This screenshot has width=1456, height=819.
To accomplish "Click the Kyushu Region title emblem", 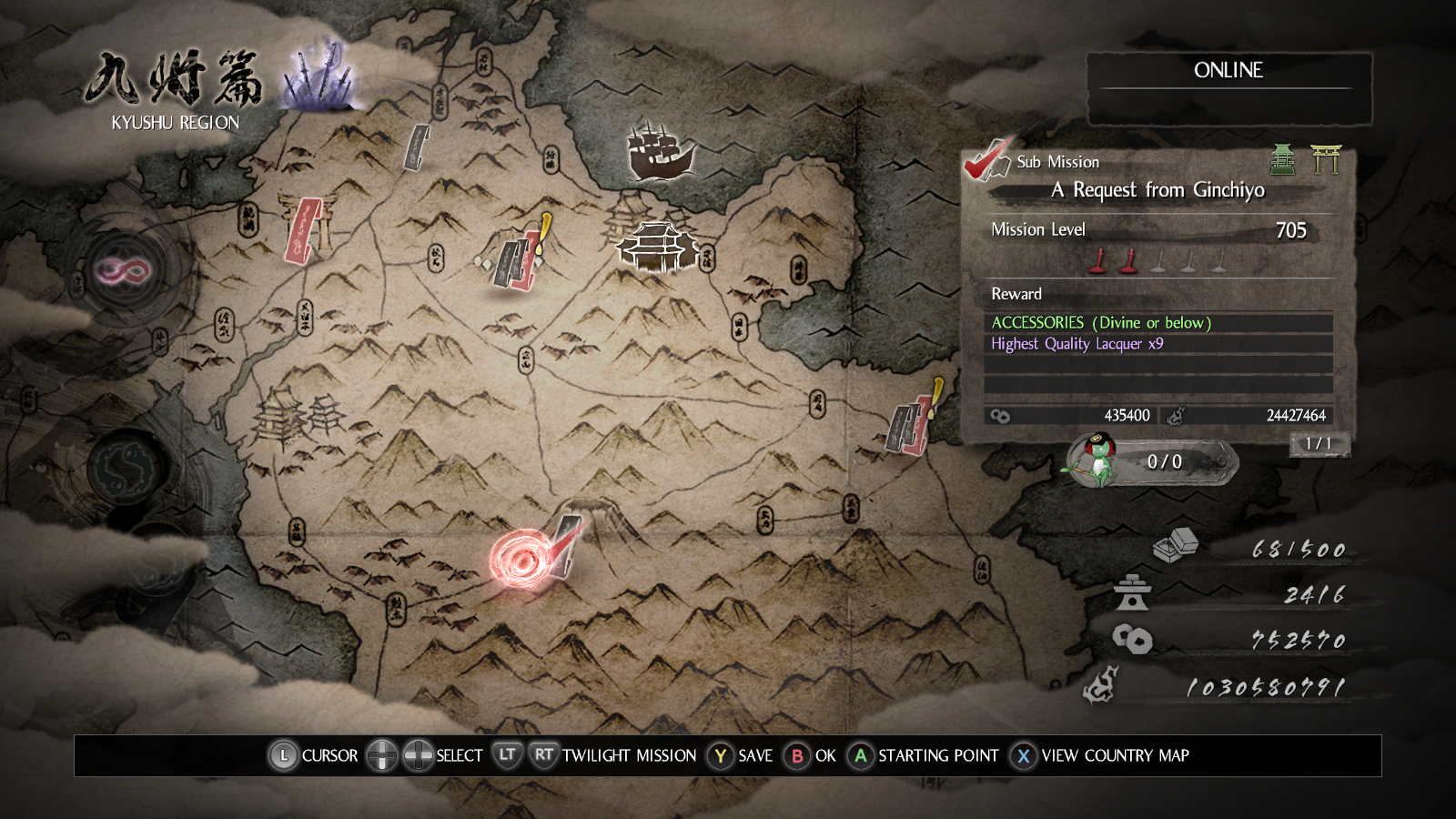I will [176, 89].
